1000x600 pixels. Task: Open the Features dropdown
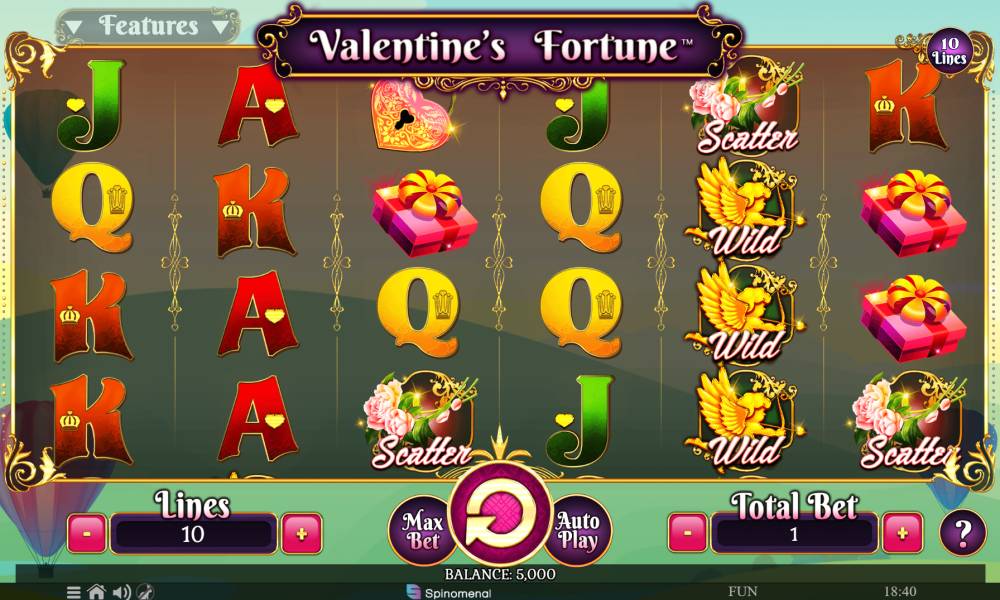148,26
